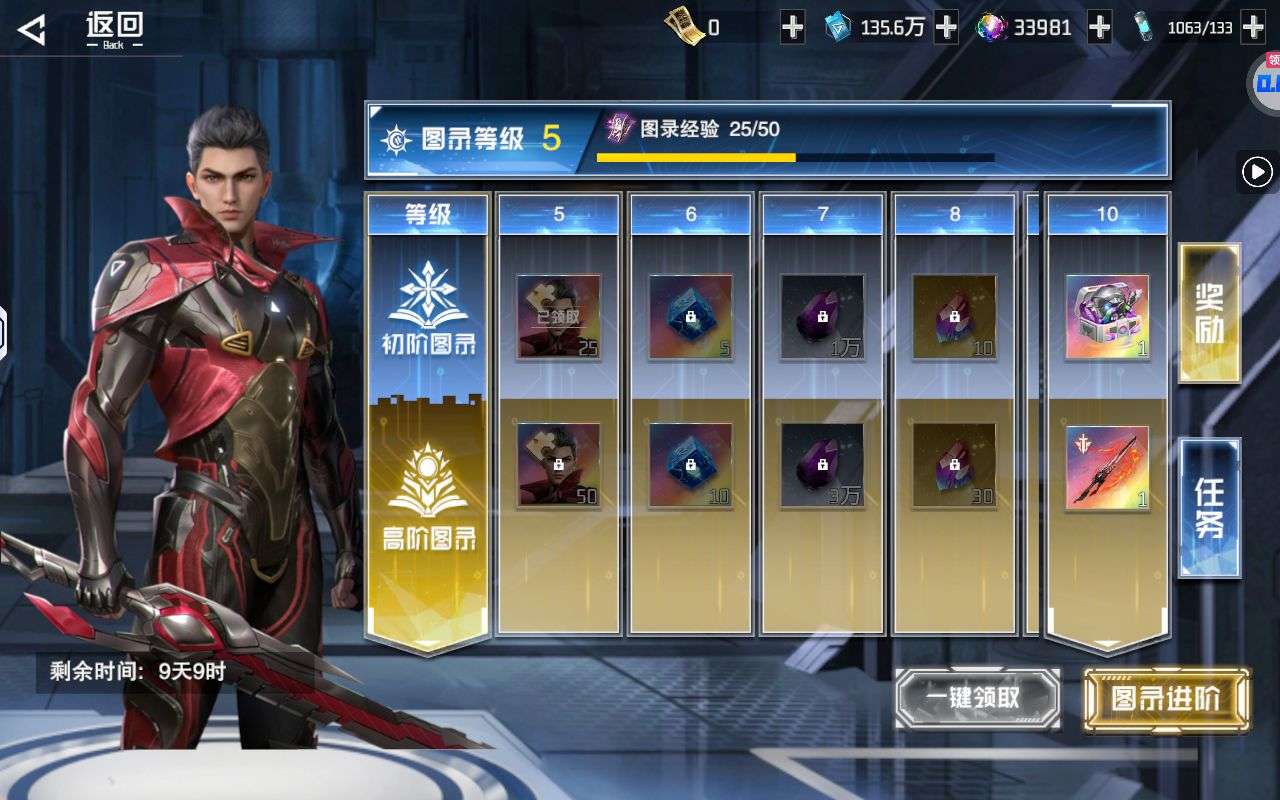This screenshot has height=800, width=1280.
Task: Select the 初阶图录 star emblem
Action: (428, 300)
